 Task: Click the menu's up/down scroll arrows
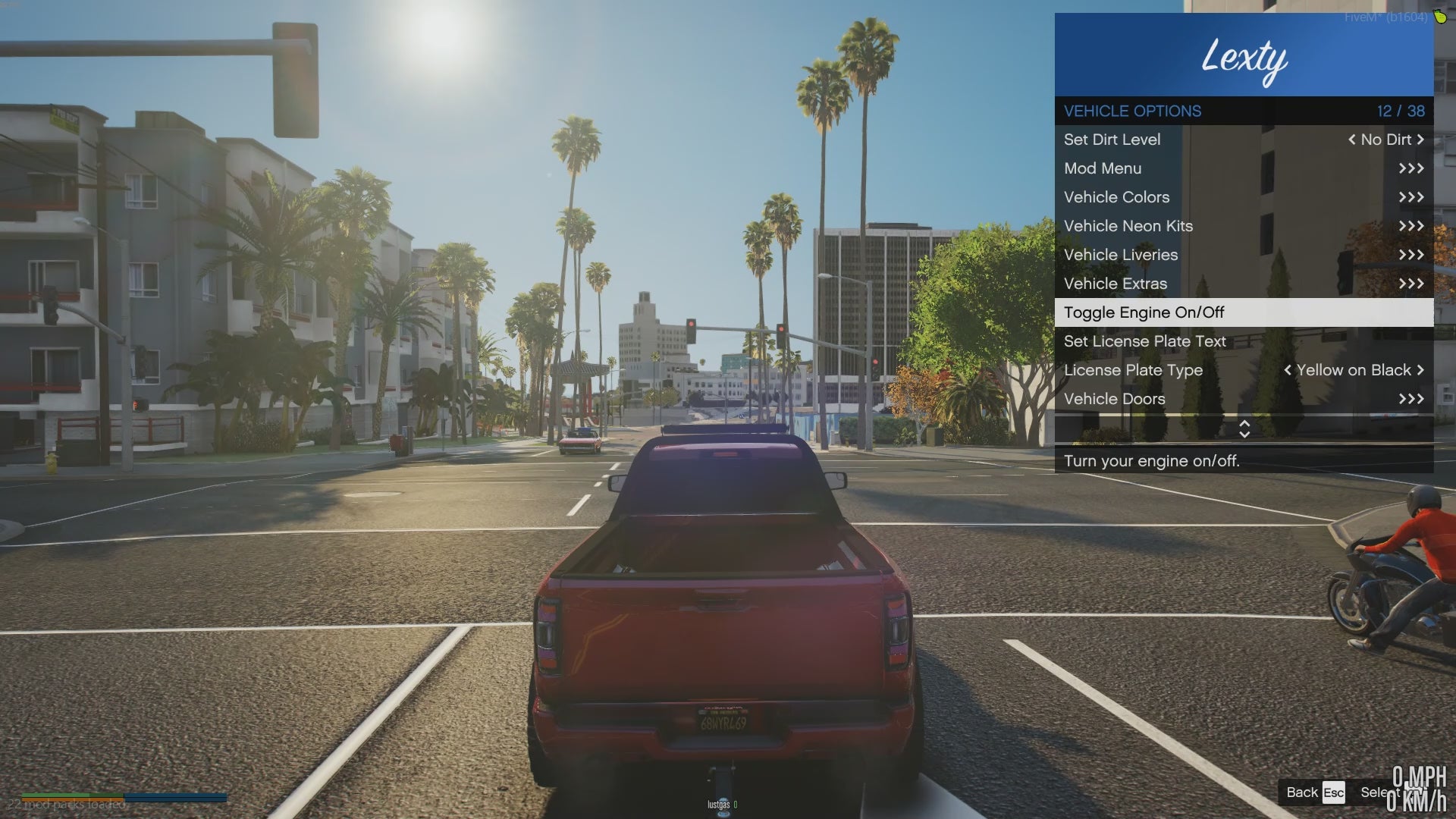[1244, 428]
